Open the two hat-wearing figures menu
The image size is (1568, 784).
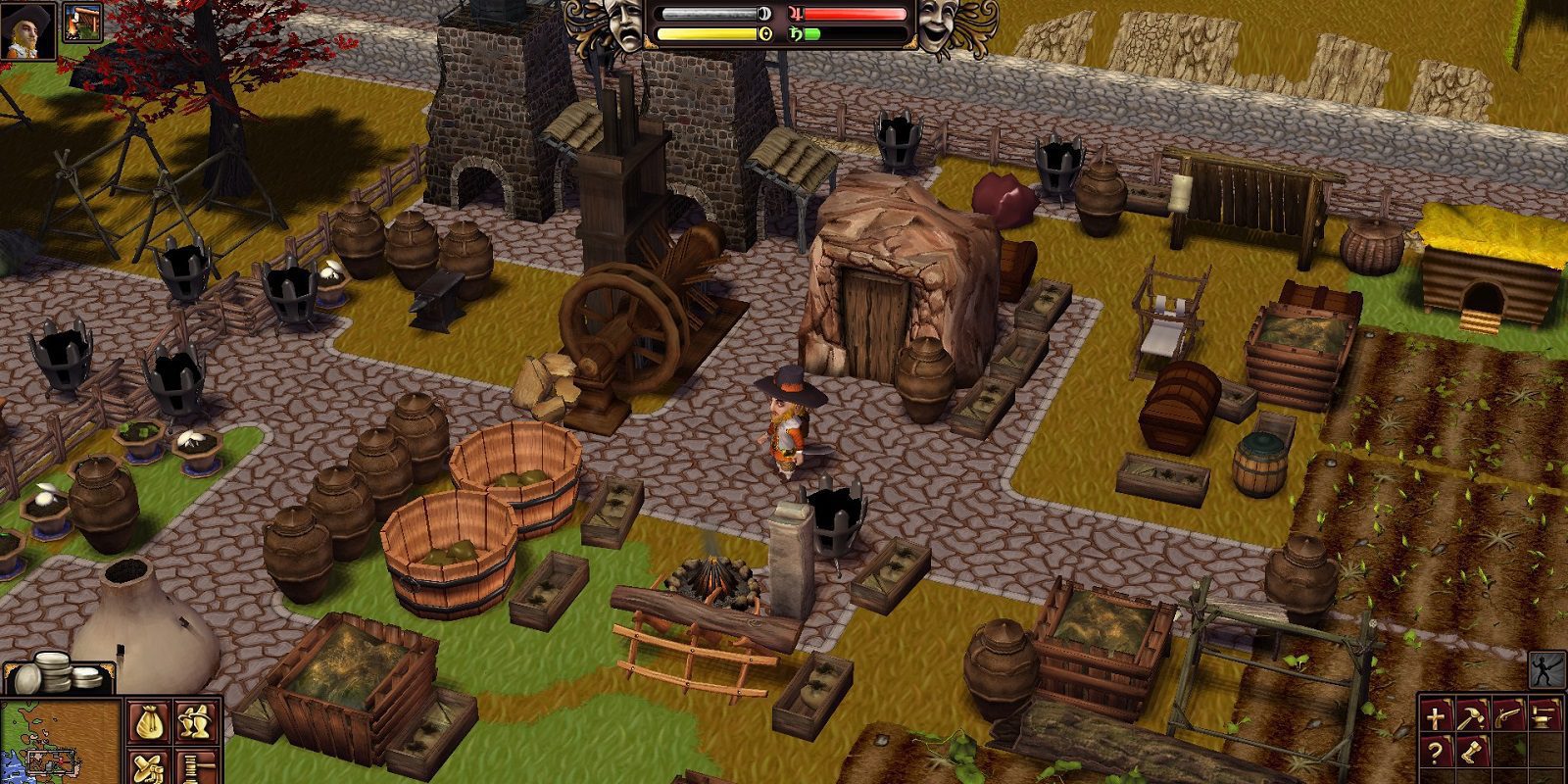tap(197, 724)
